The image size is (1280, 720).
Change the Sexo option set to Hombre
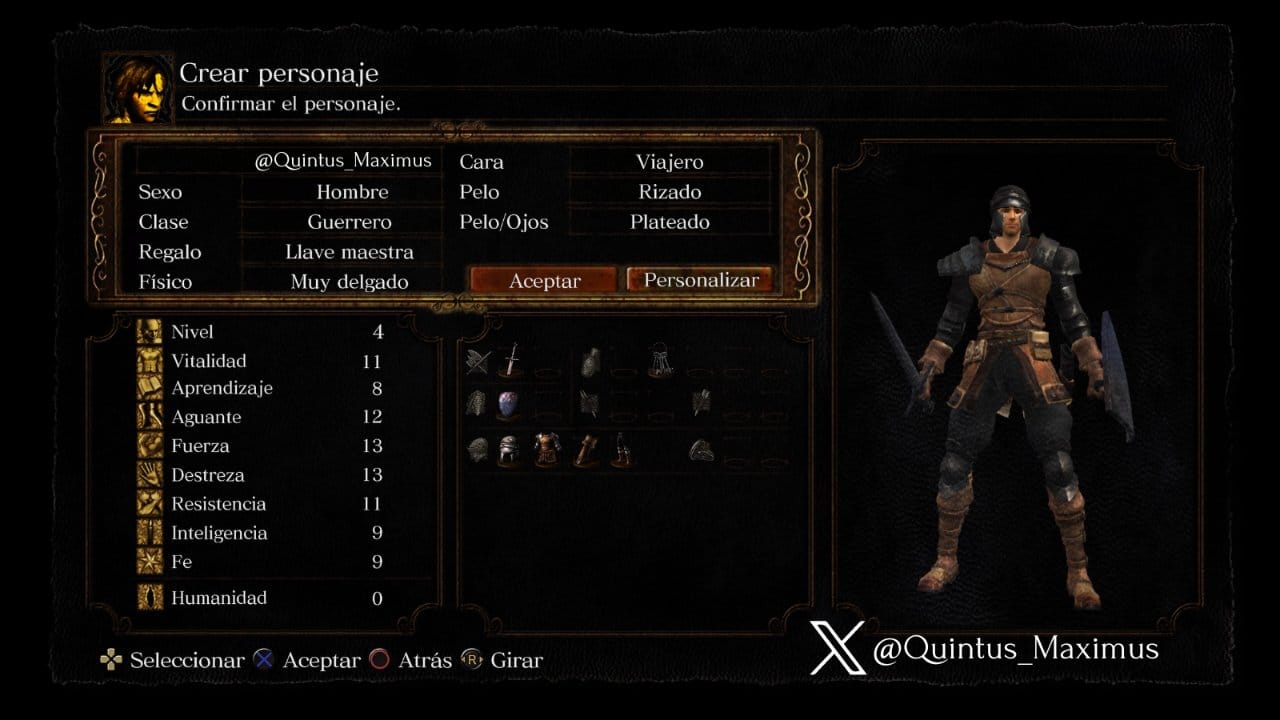tap(352, 192)
